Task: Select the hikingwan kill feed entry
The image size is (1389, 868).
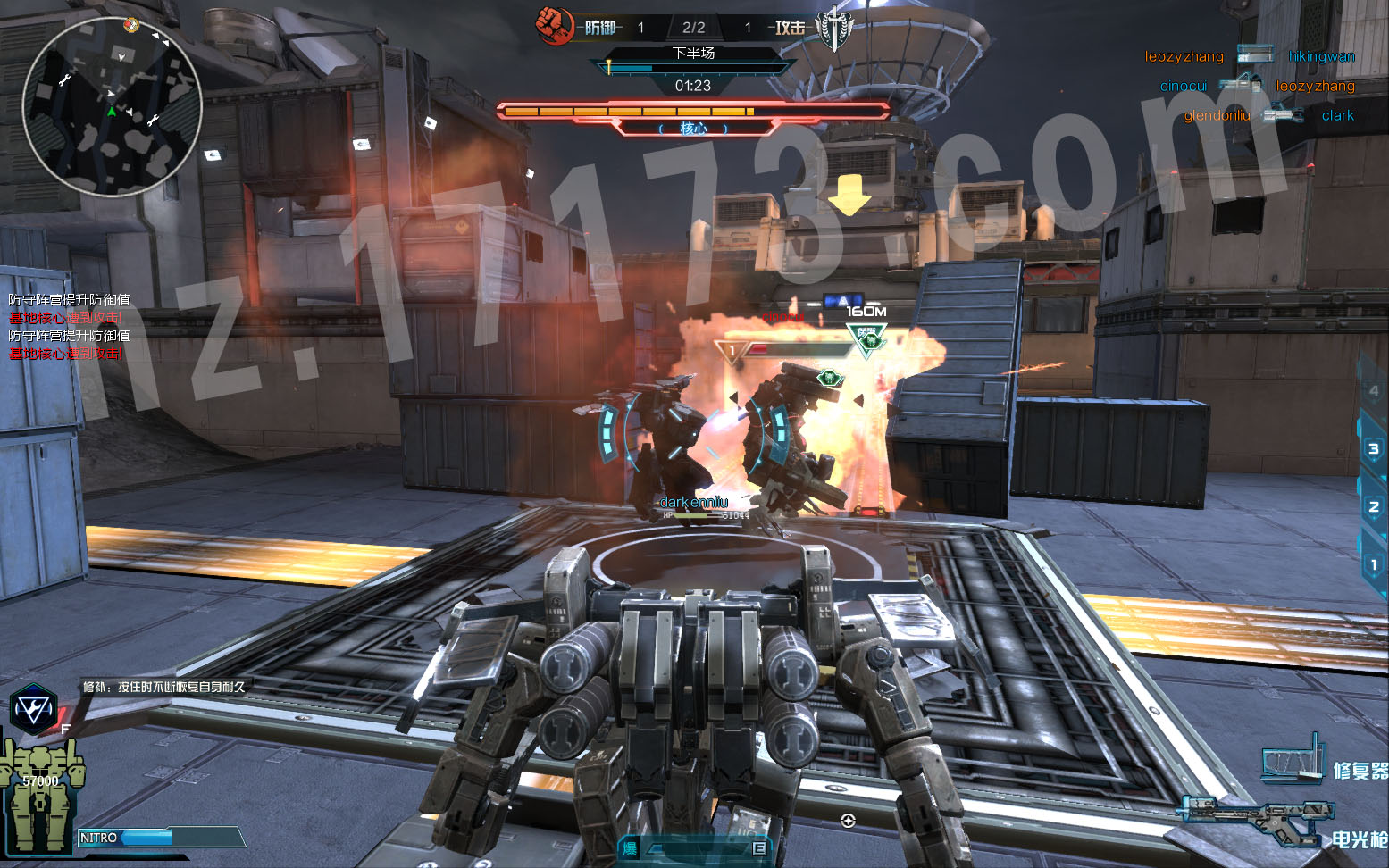Action: 1321,56
